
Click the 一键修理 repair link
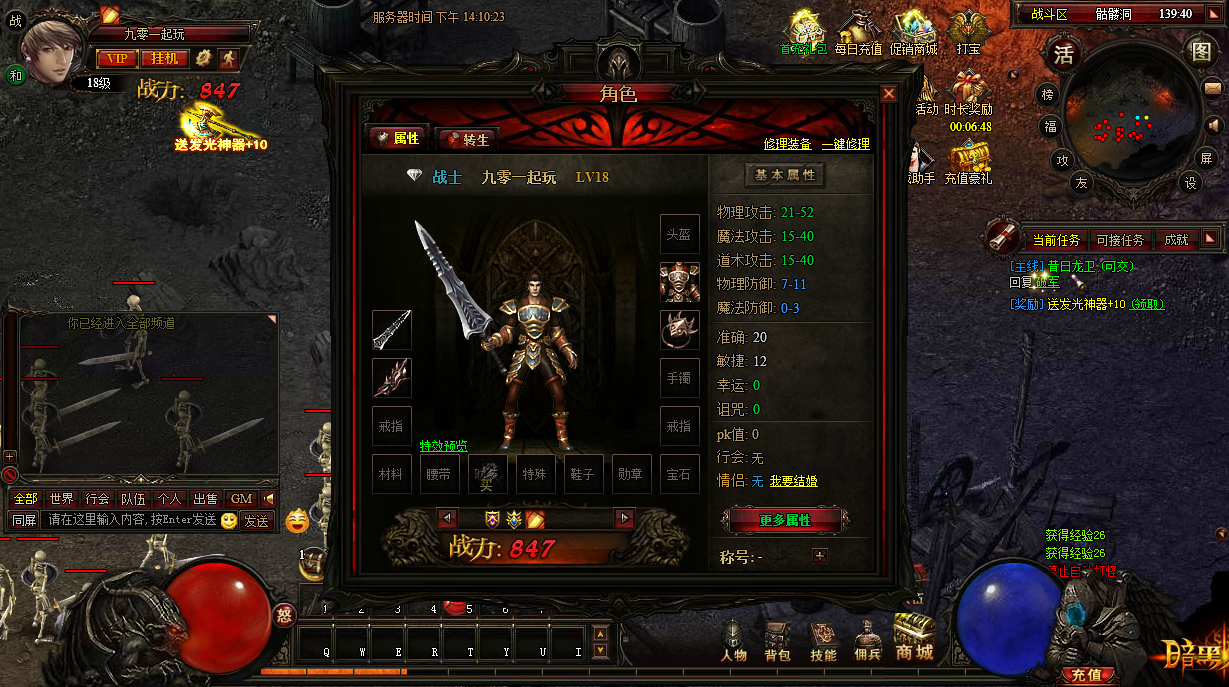pos(845,144)
